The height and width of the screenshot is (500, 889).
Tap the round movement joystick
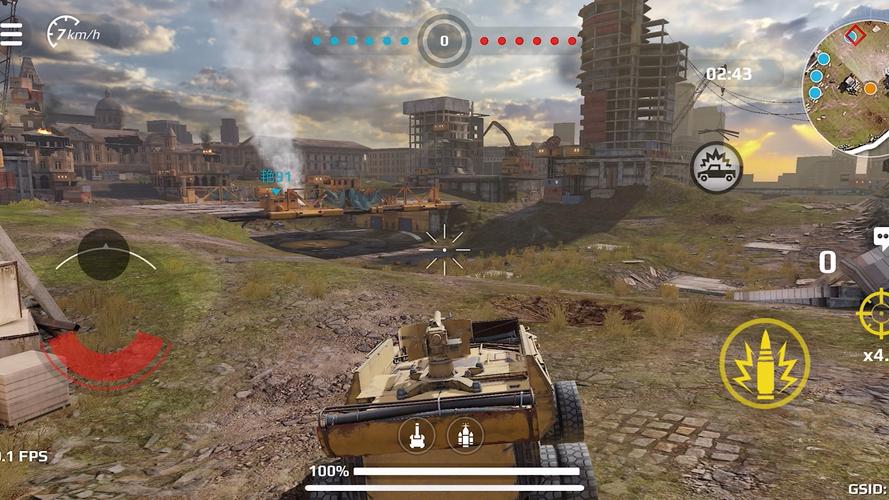click(104, 254)
